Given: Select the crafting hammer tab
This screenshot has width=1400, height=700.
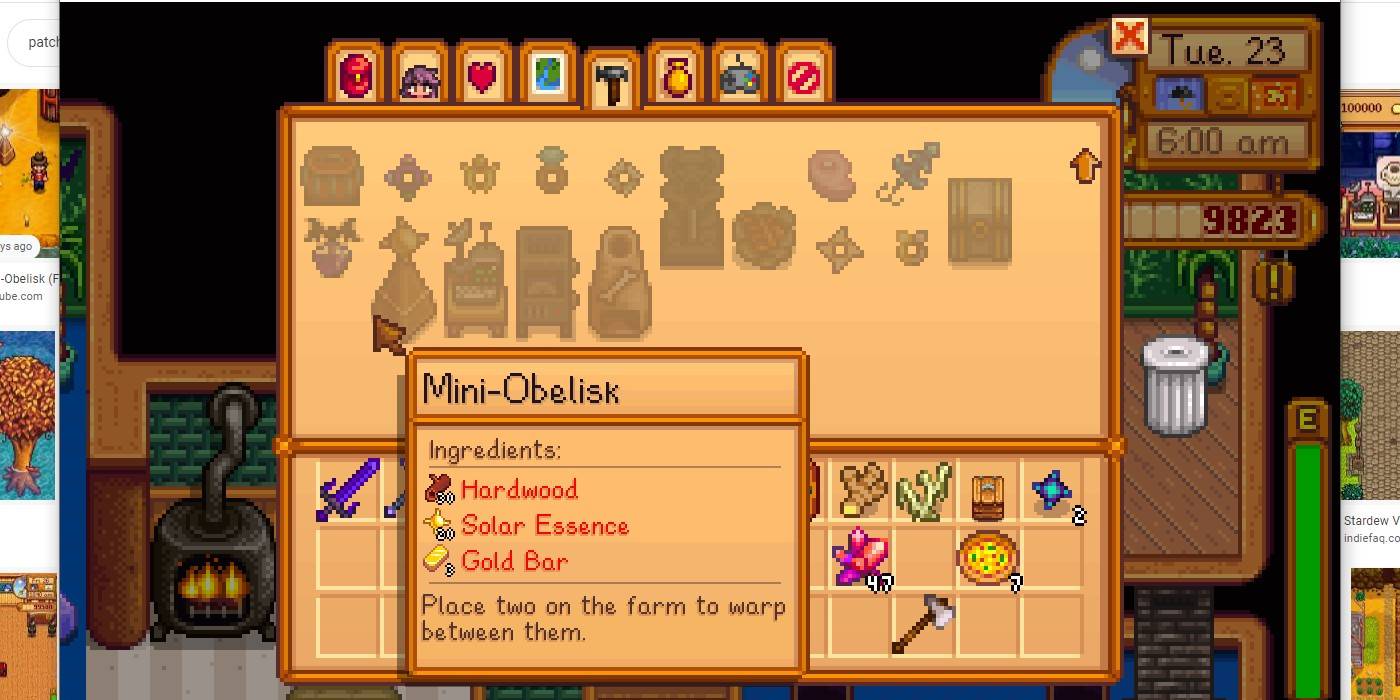Looking at the screenshot, I should tap(612, 80).
